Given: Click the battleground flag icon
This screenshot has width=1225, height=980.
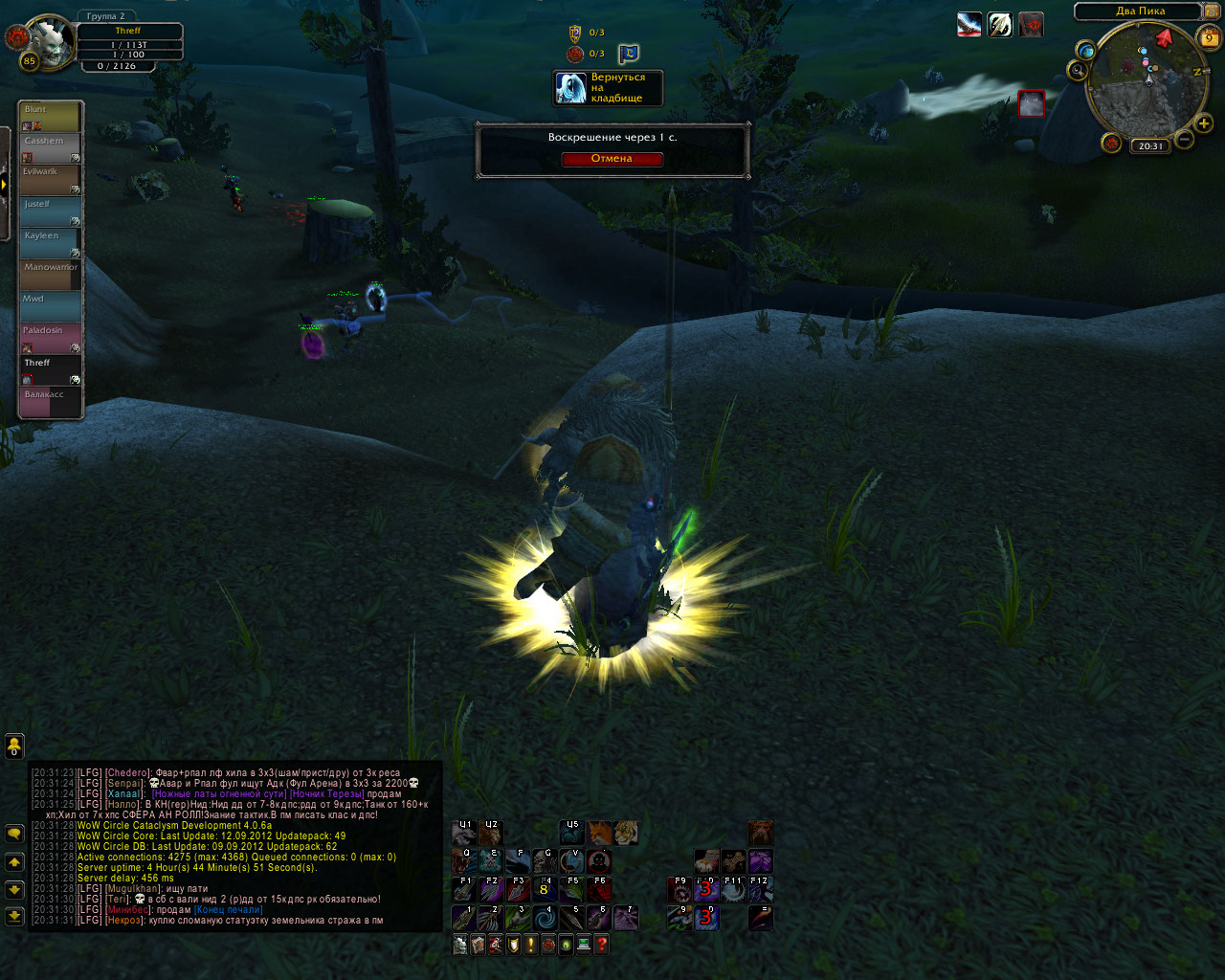Looking at the screenshot, I should click(x=628, y=55).
